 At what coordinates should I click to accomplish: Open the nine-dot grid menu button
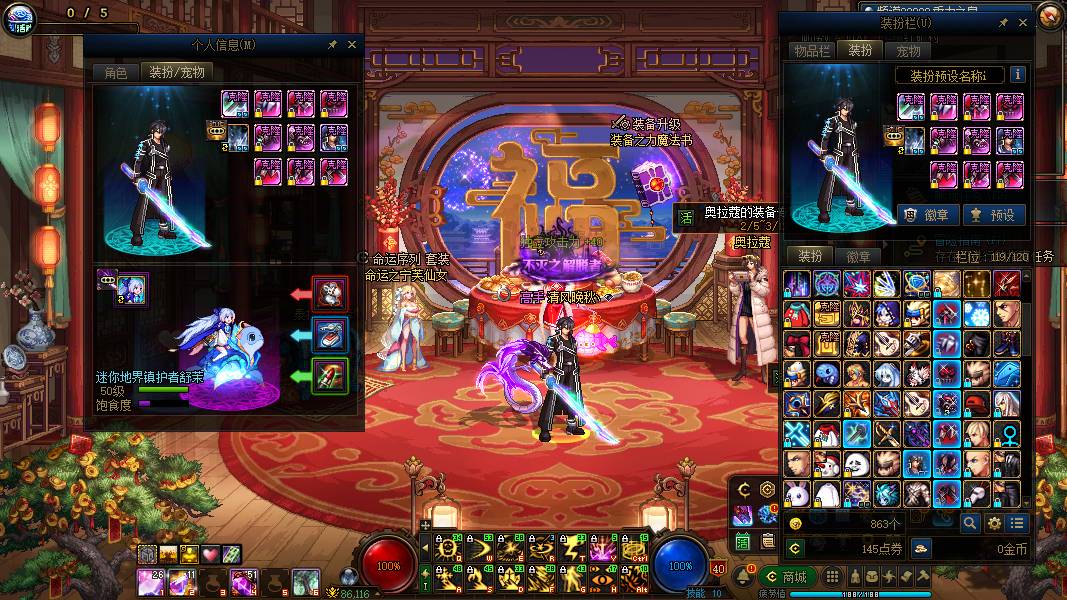pyautogui.click(x=831, y=577)
